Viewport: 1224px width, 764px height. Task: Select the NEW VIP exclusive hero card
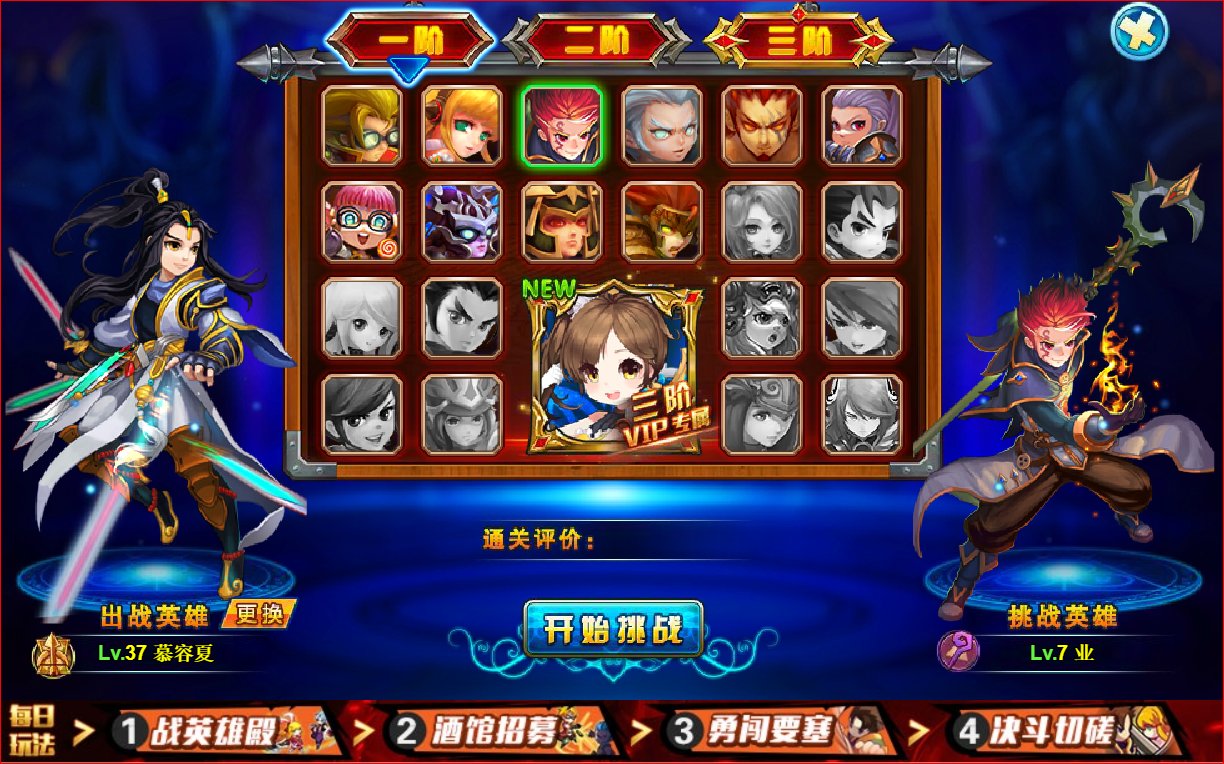[x=612, y=367]
